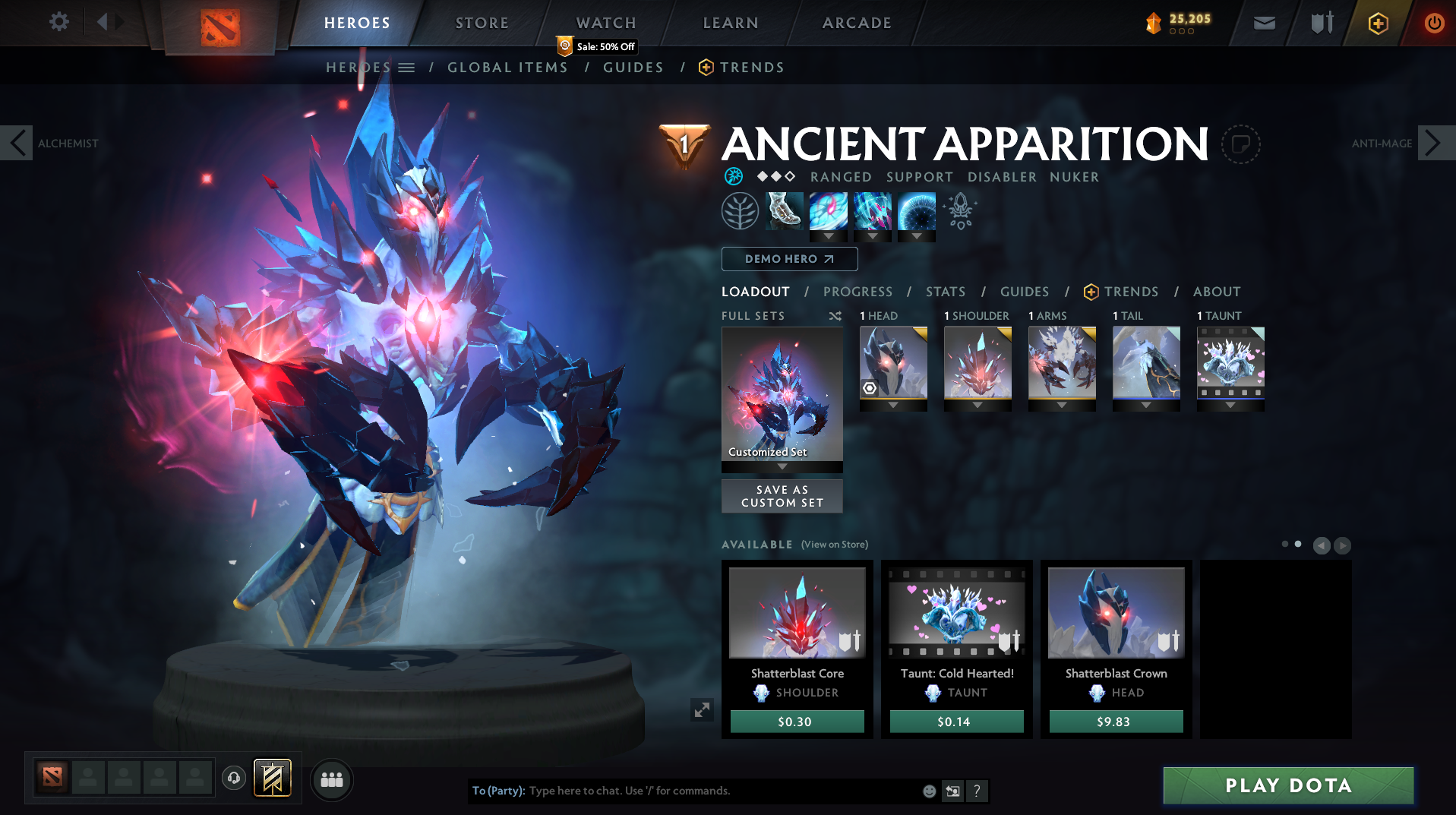Click the voice chat headset icon near party slots
The image size is (1456, 815).
point(233,779)
